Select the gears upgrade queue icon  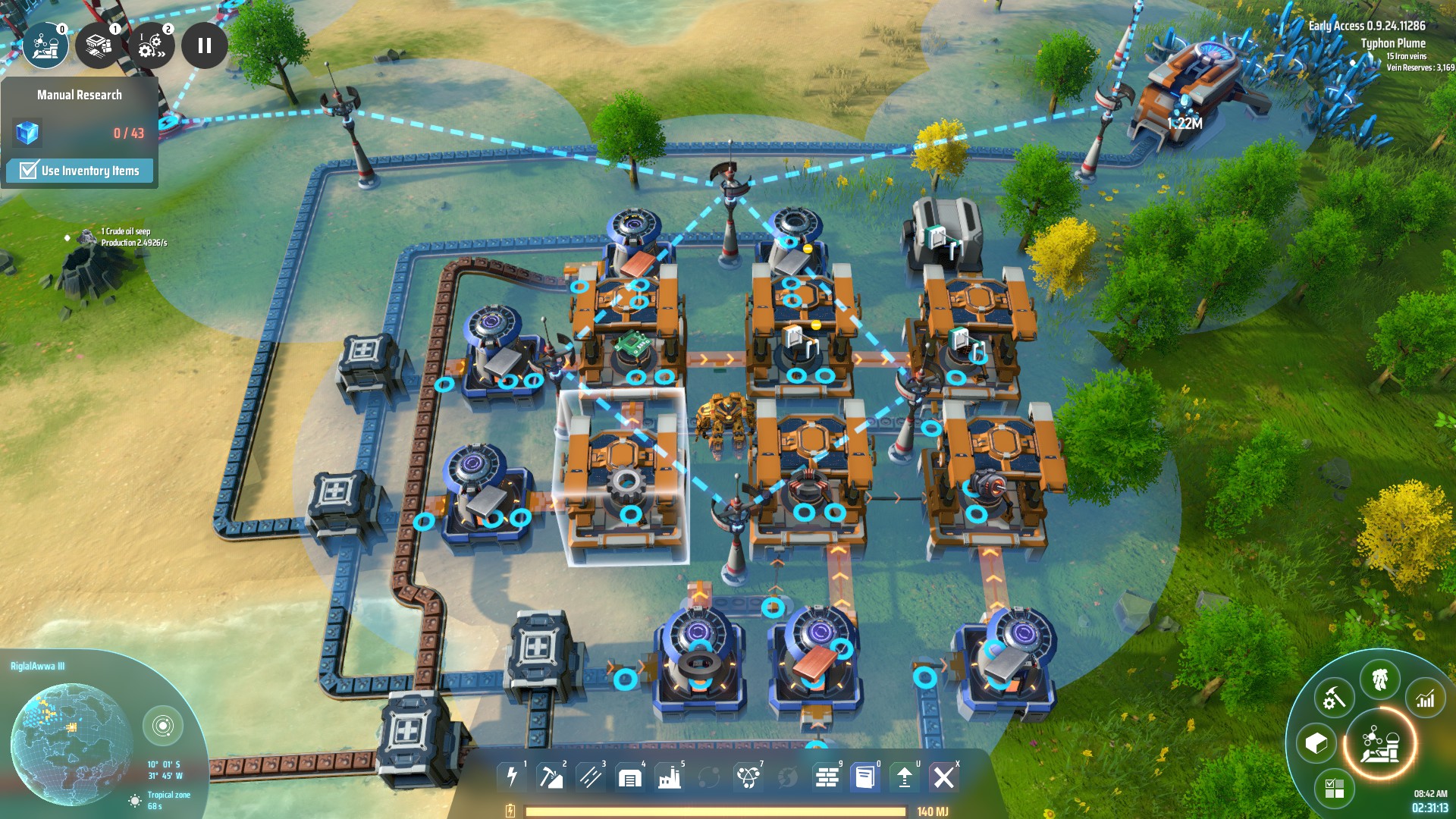[x=152, y=45]
